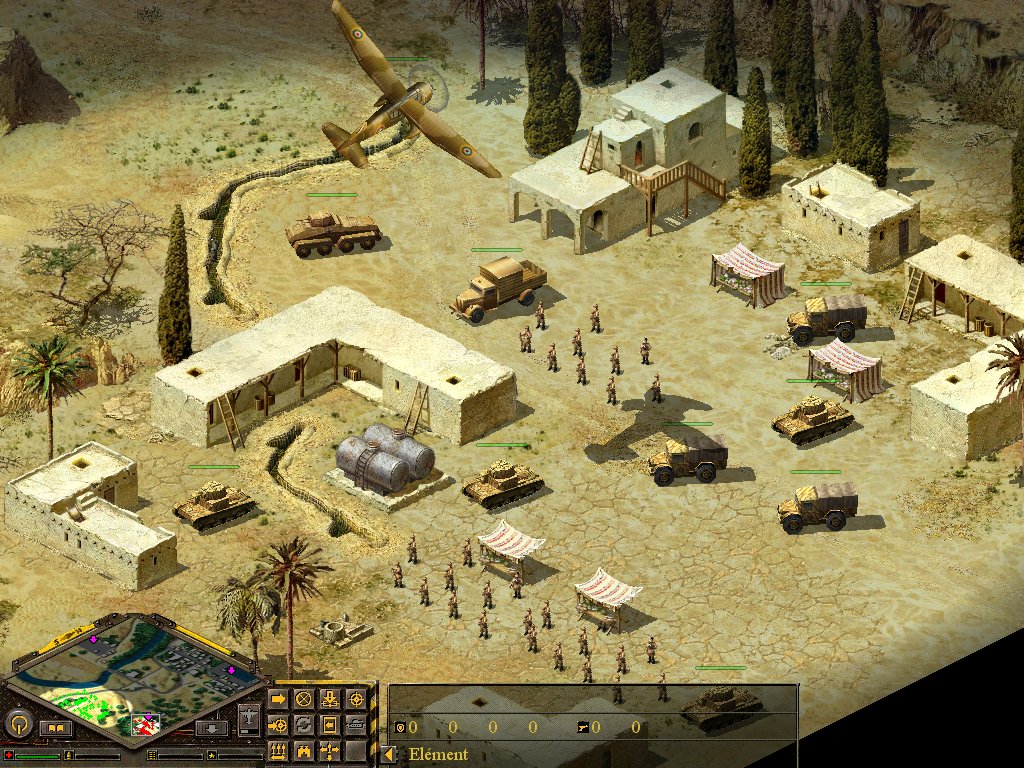This screenshot has height=768, width=1024.
Task: Click the circular arrows rotate command
Action: coord(304,724)
